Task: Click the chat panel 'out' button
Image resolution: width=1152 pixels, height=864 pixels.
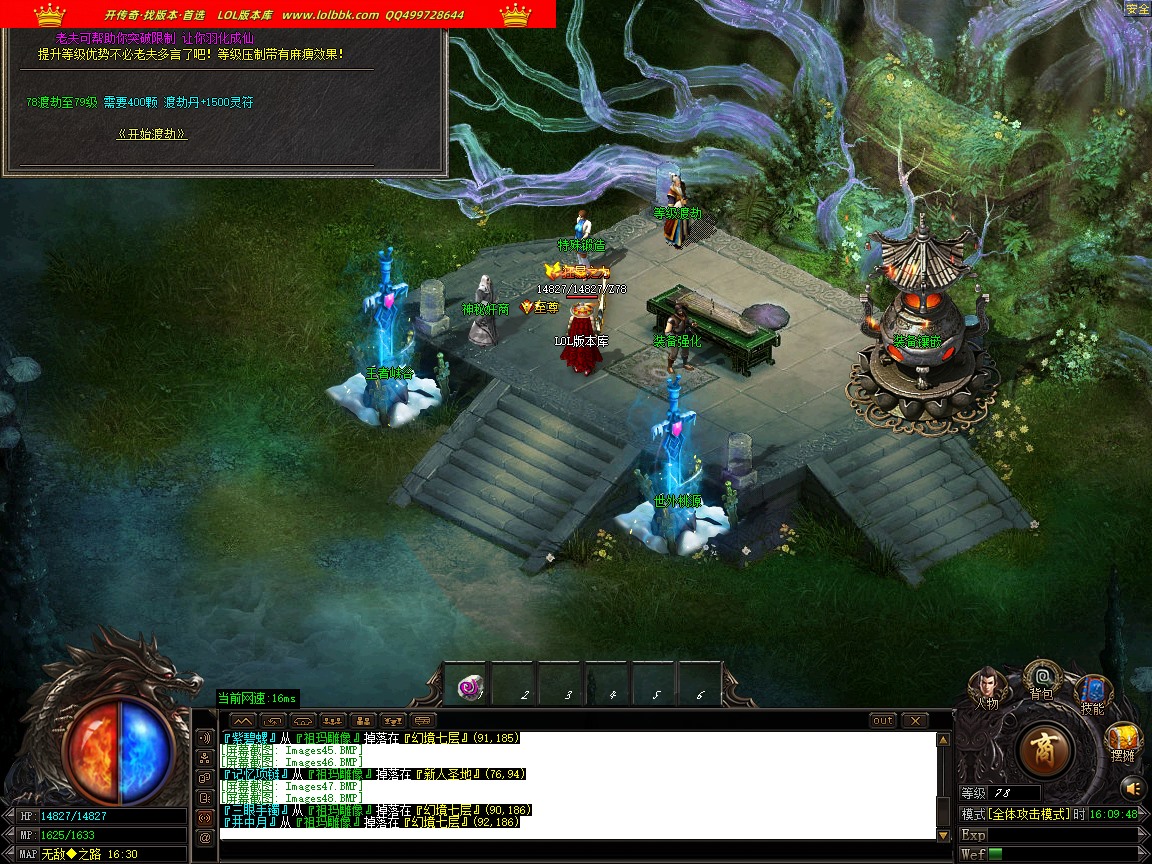Action: click(x=883, y=720)
